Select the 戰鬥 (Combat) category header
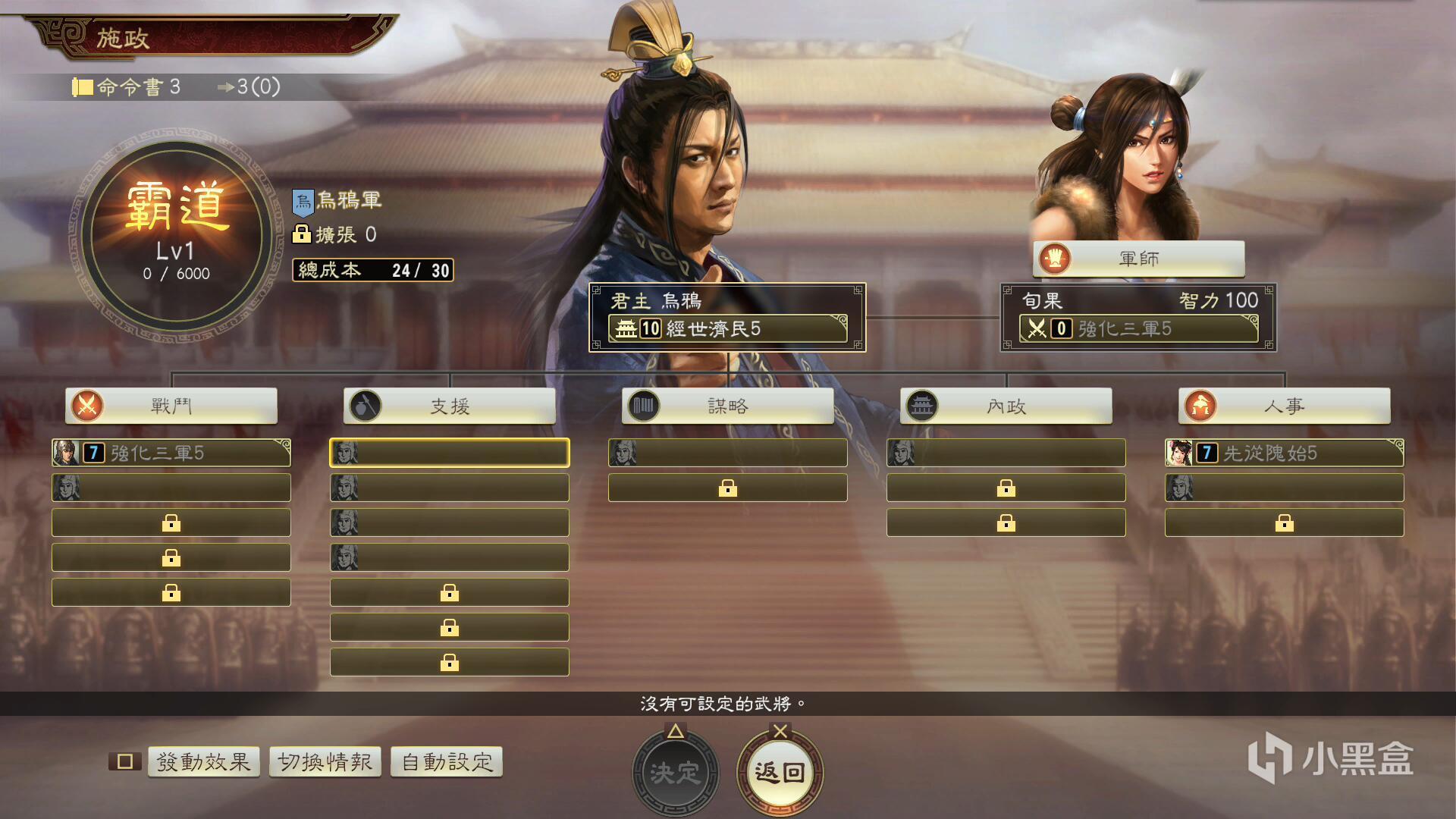 [171, 406]
